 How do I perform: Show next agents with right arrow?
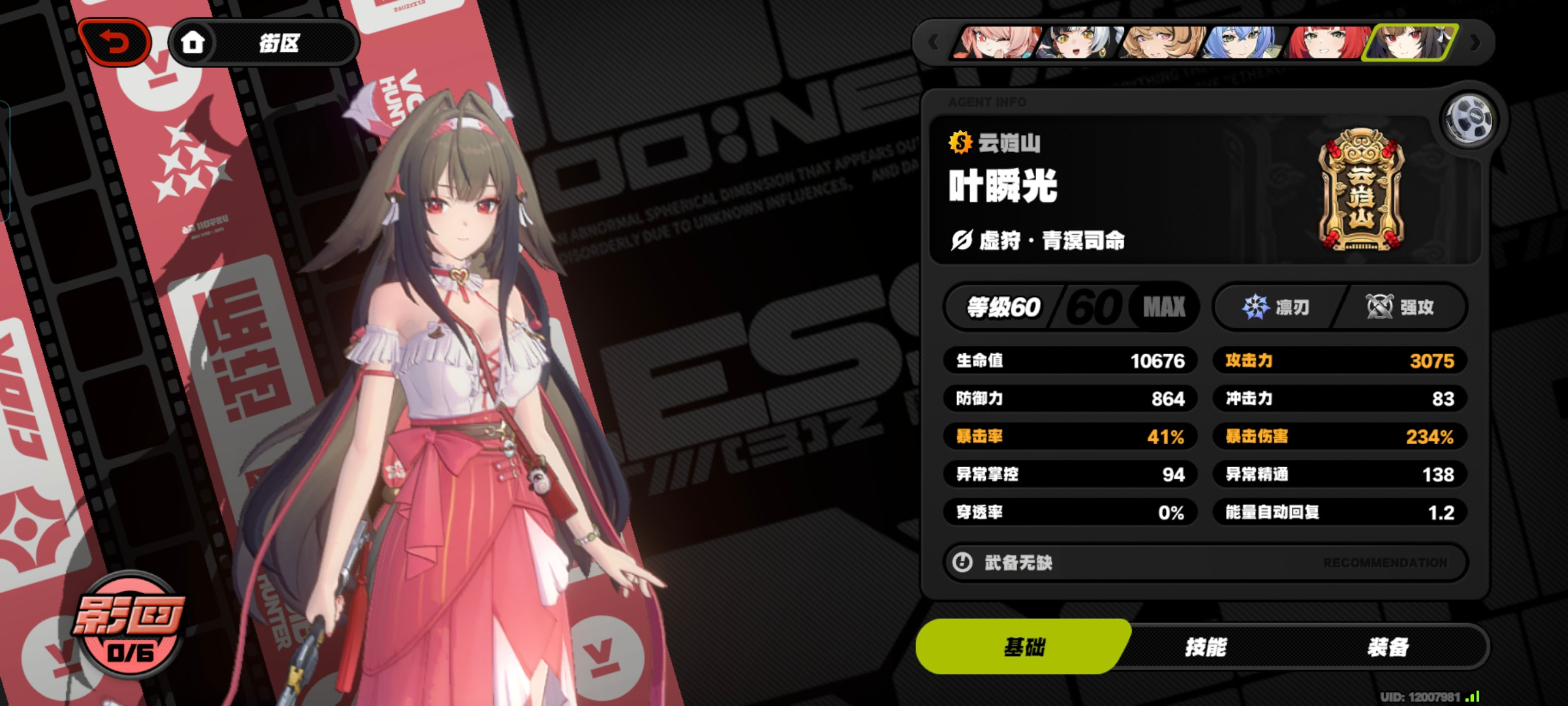point(1476,42)
